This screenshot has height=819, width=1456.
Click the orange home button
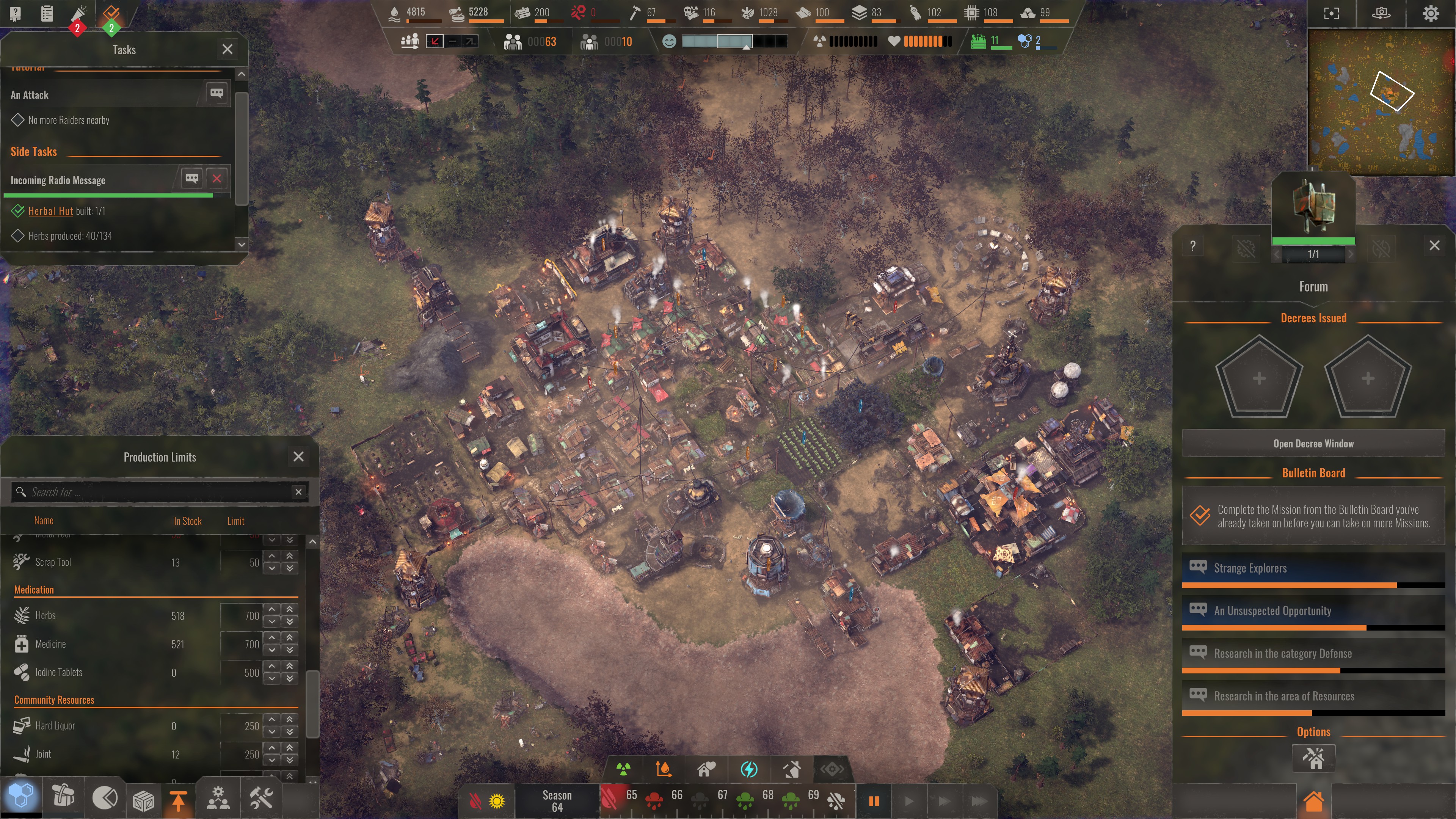click(1313, 801)
